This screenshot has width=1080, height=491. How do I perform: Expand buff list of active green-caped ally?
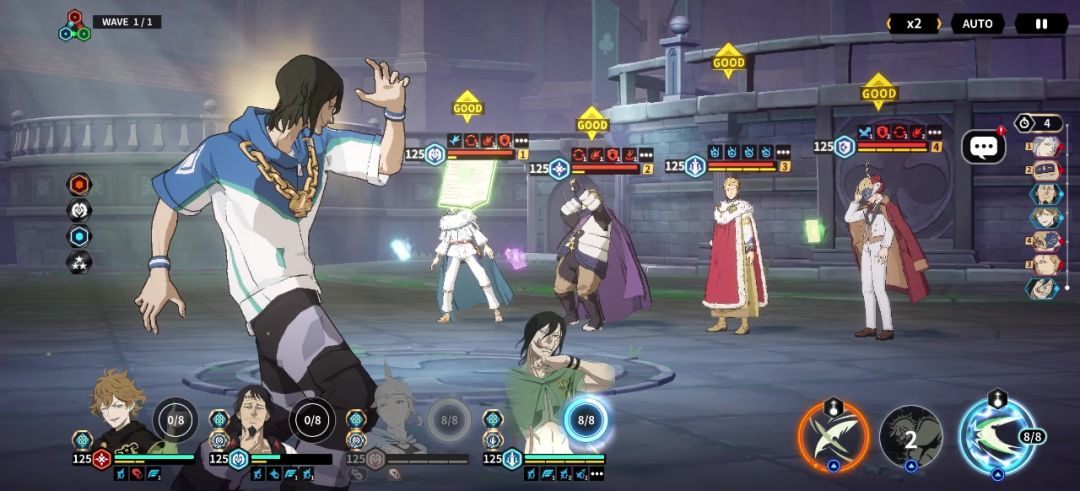tap(597, 474)
